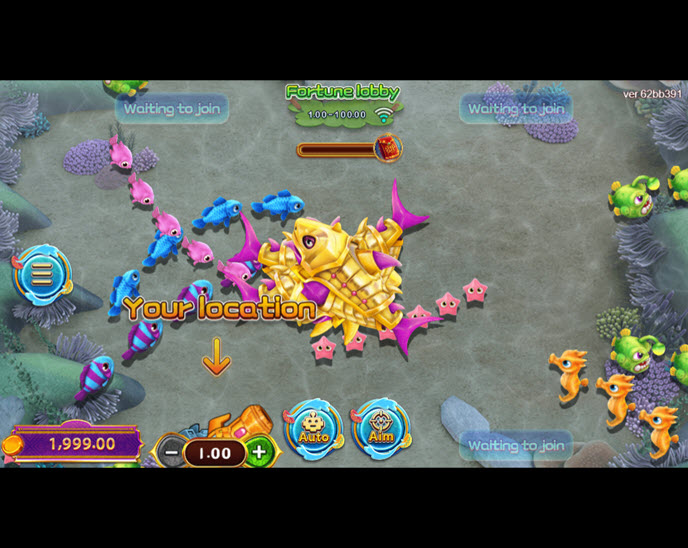688x548 pixels.
Task: Open the round hamburger menu button
Action: (42, 274)
